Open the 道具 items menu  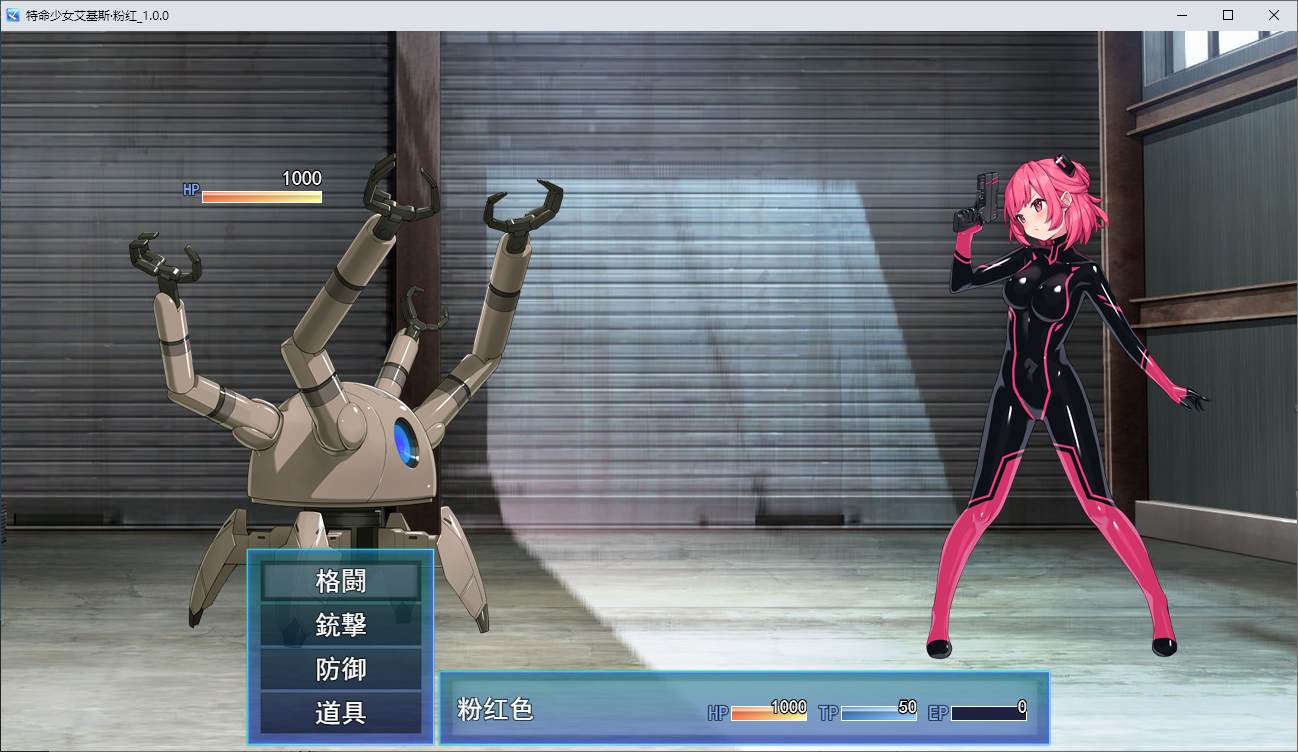(x=340, y=713)
